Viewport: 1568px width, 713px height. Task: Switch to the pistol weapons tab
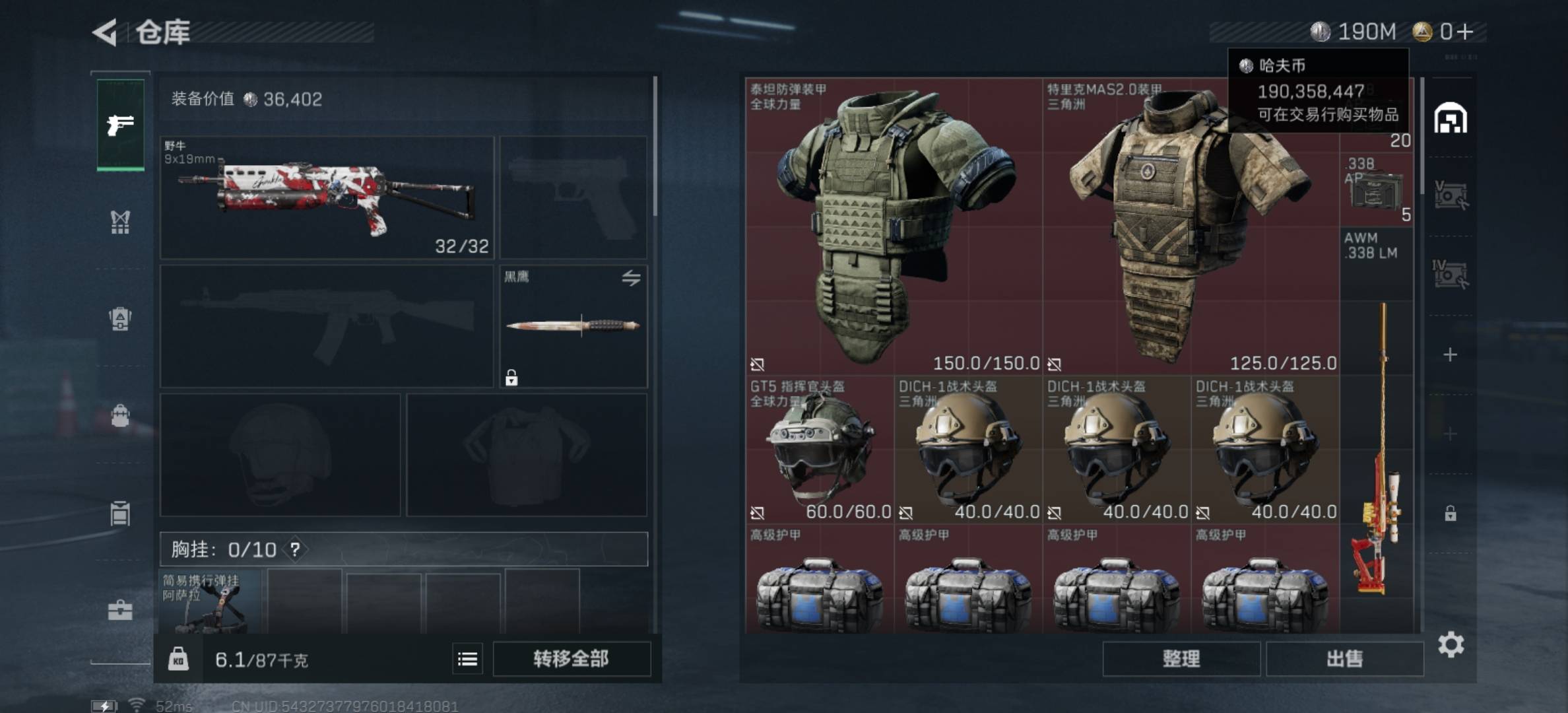click(120, 125)
